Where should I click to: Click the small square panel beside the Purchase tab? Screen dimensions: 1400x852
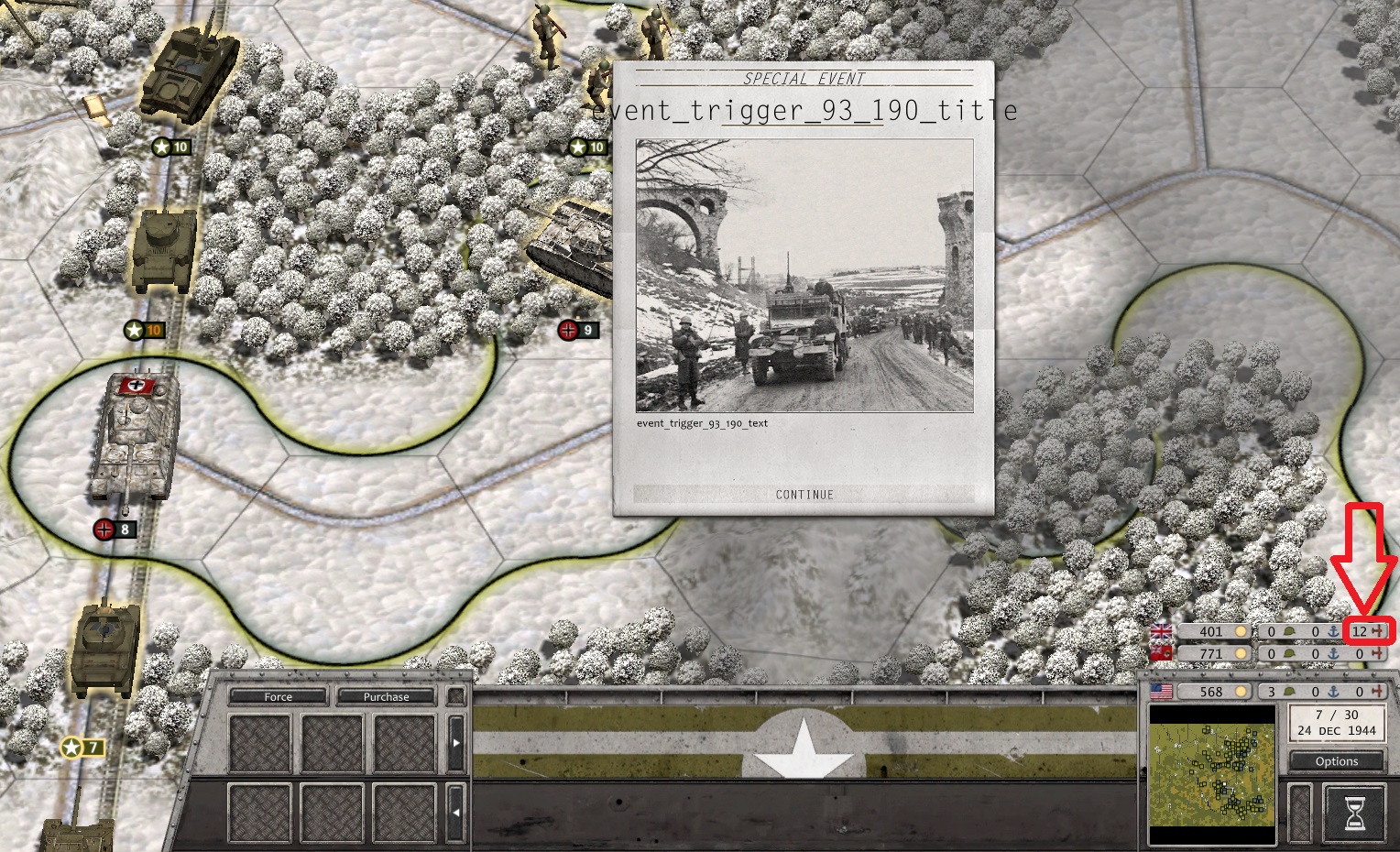[x=455, y=696]
